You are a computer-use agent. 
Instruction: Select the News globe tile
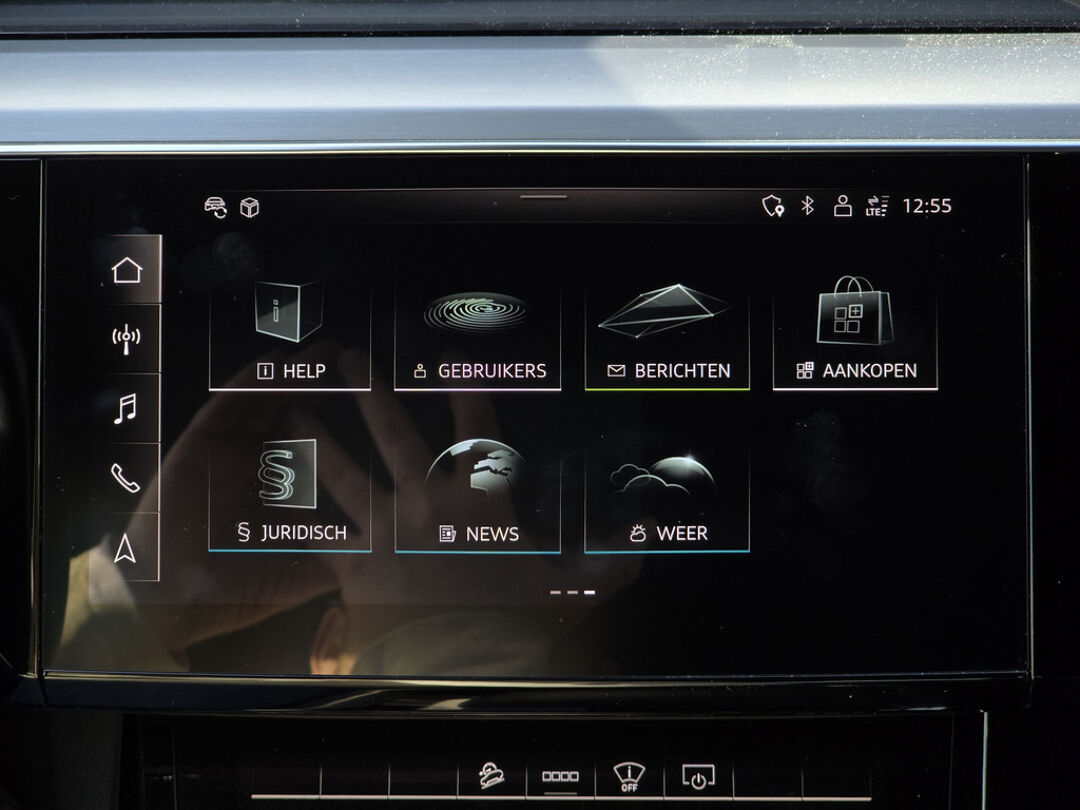pos(477,496)
